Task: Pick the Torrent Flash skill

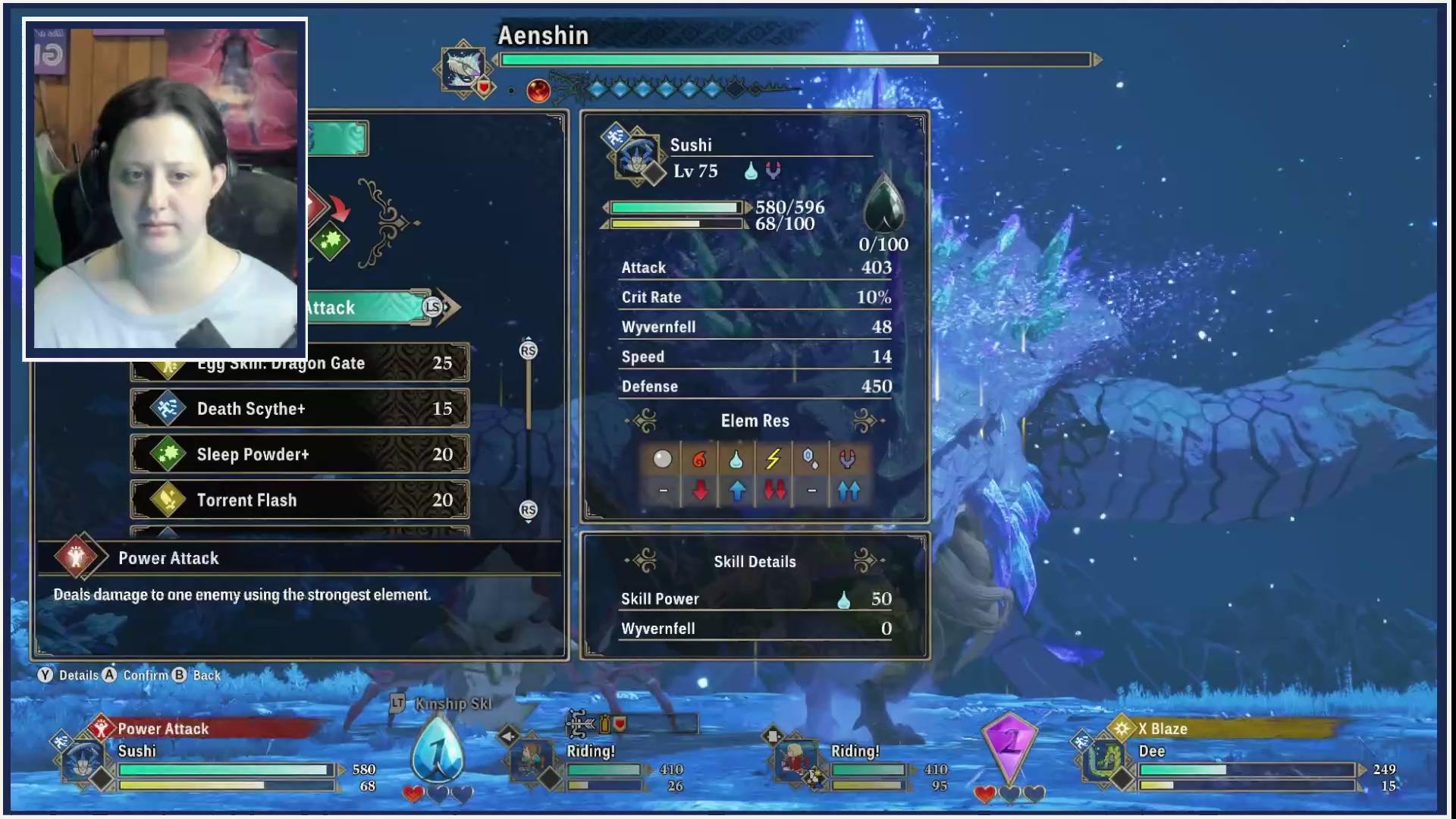Action: point(300,500)
